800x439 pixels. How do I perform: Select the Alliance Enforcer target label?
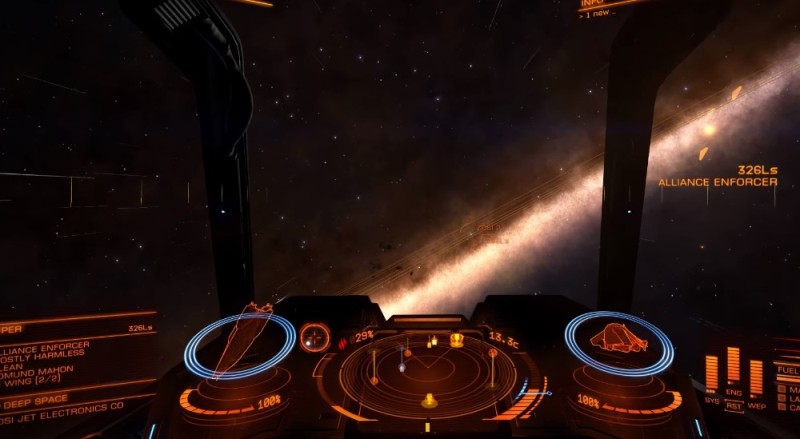pyautogui.click(x=717, y=182)
